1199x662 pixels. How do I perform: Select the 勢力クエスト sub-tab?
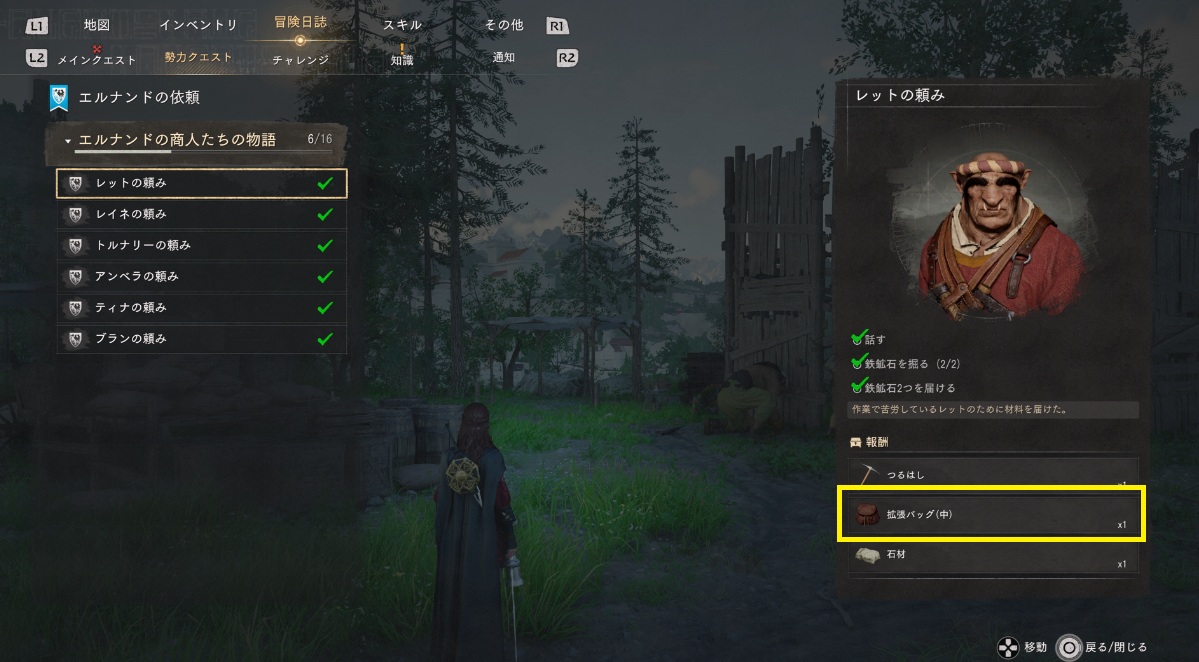tap(198, 58)
